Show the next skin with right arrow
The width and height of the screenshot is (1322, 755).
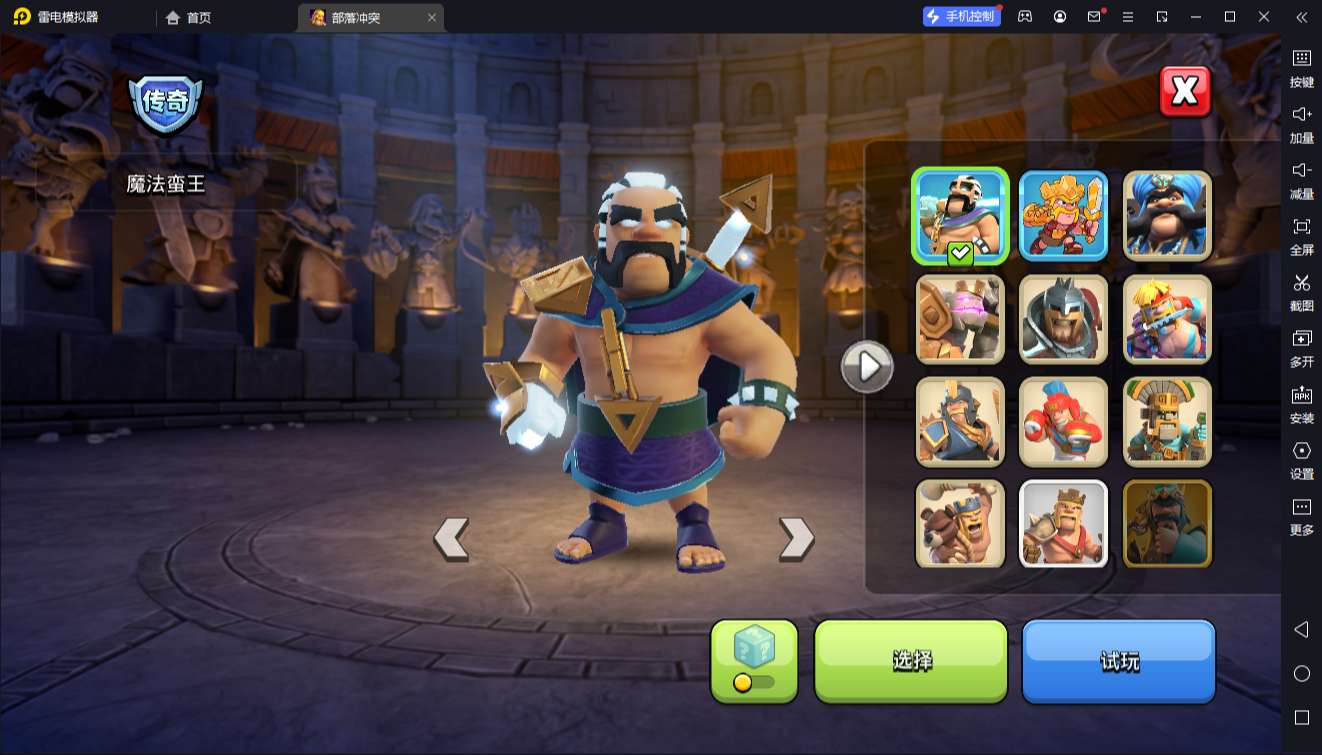(796, 539)
